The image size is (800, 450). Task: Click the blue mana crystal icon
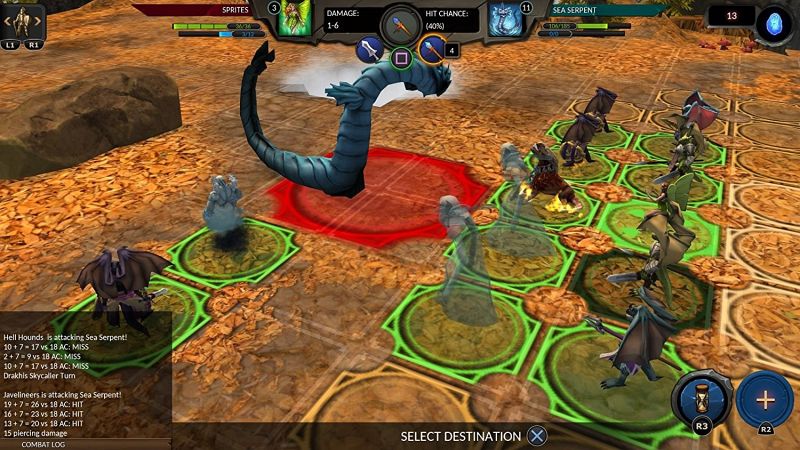click(772, 22)
